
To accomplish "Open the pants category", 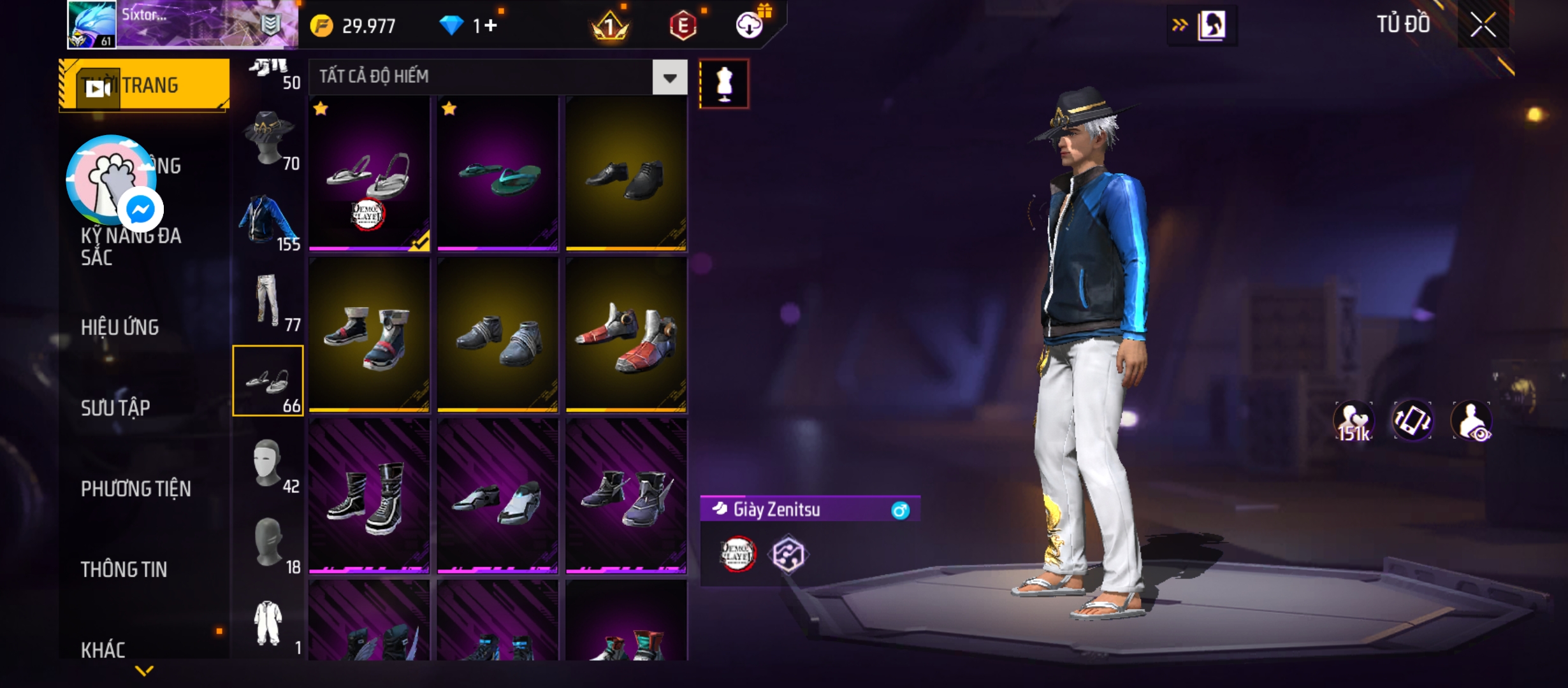I will (x=268, y=300).
